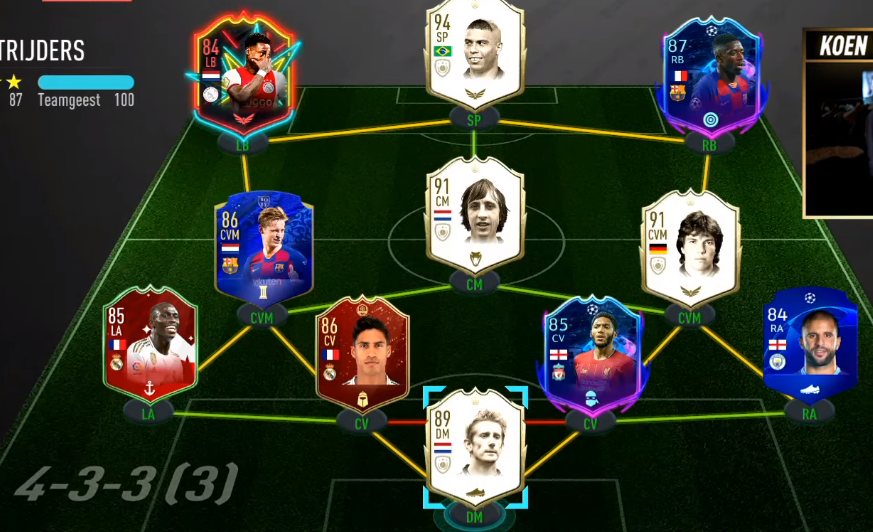Select the 85-rated LA Real Madrid card

(x=150, y=346)
